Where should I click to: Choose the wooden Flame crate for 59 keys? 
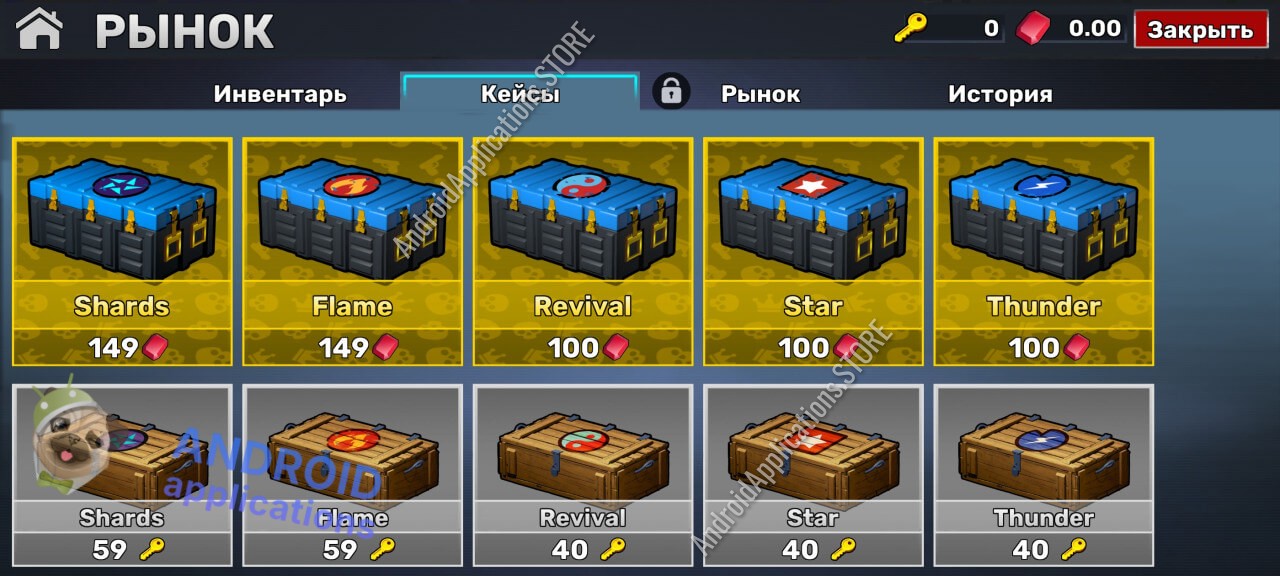352,475
